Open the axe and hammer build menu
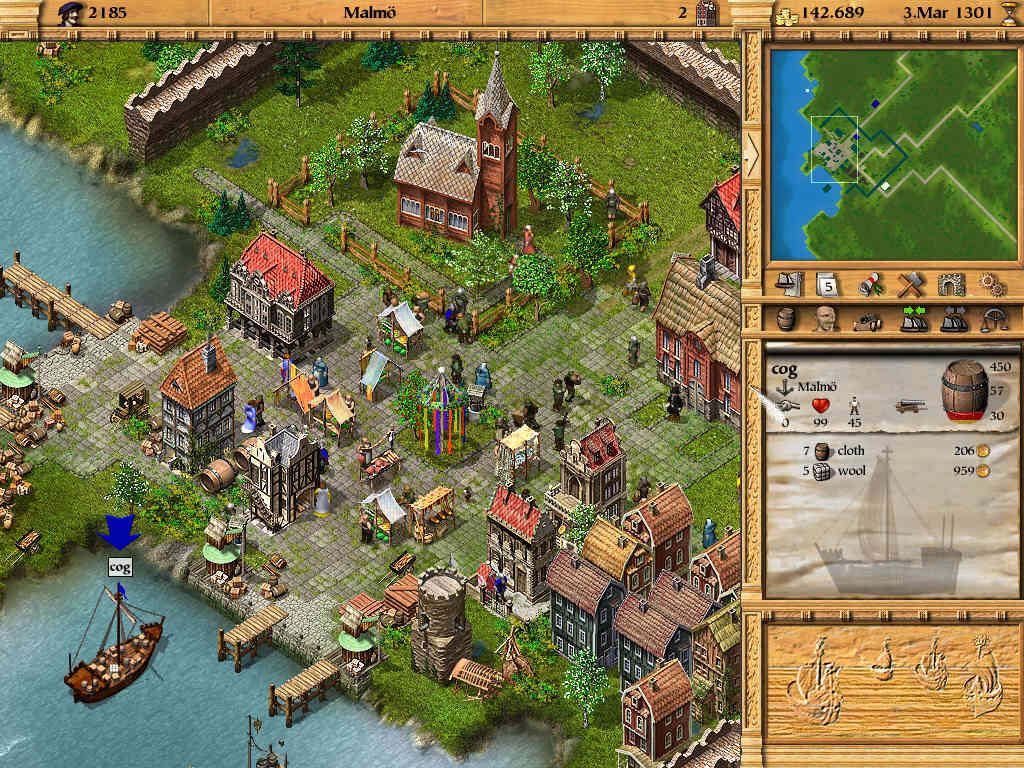This screenshot has width=1024, height=768. [910, 285]
